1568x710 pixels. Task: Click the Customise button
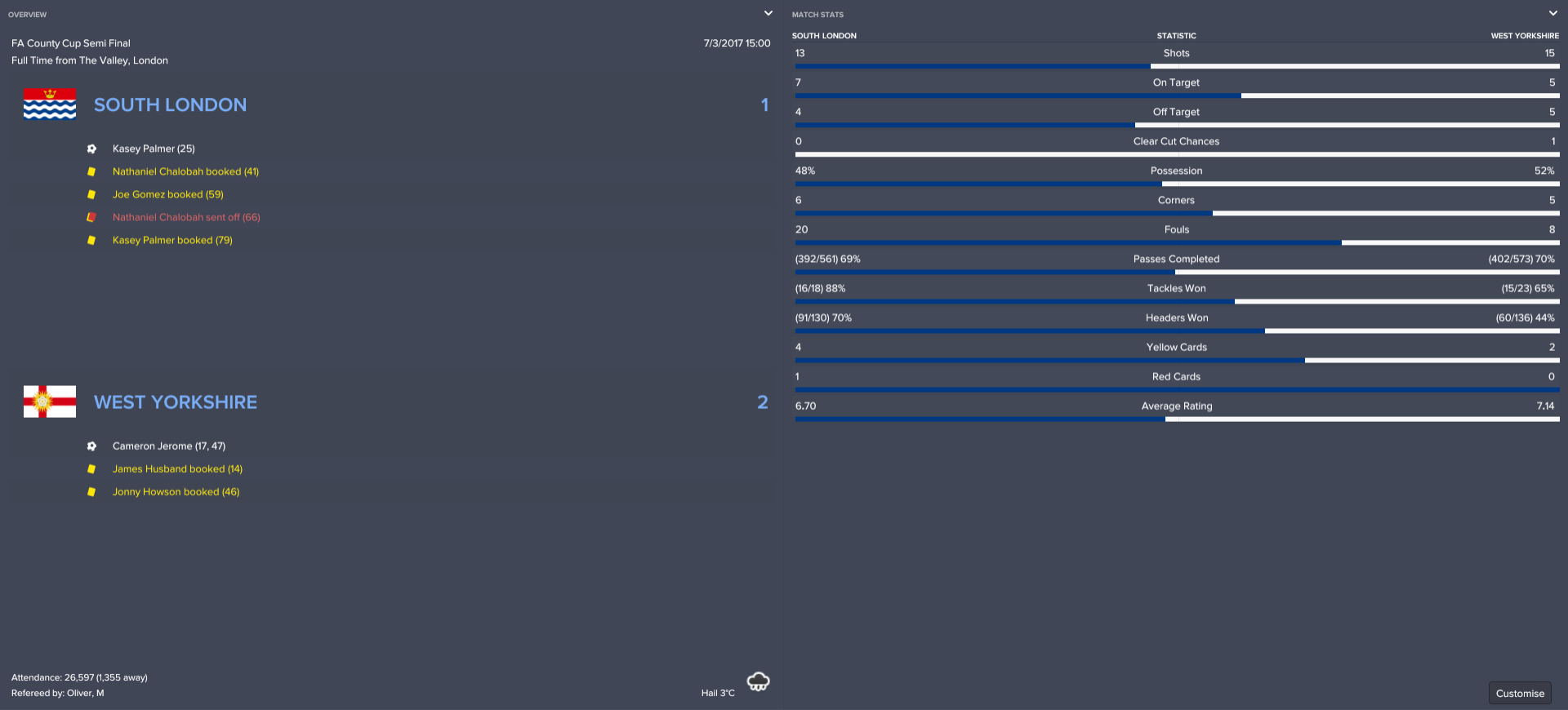1520,693
